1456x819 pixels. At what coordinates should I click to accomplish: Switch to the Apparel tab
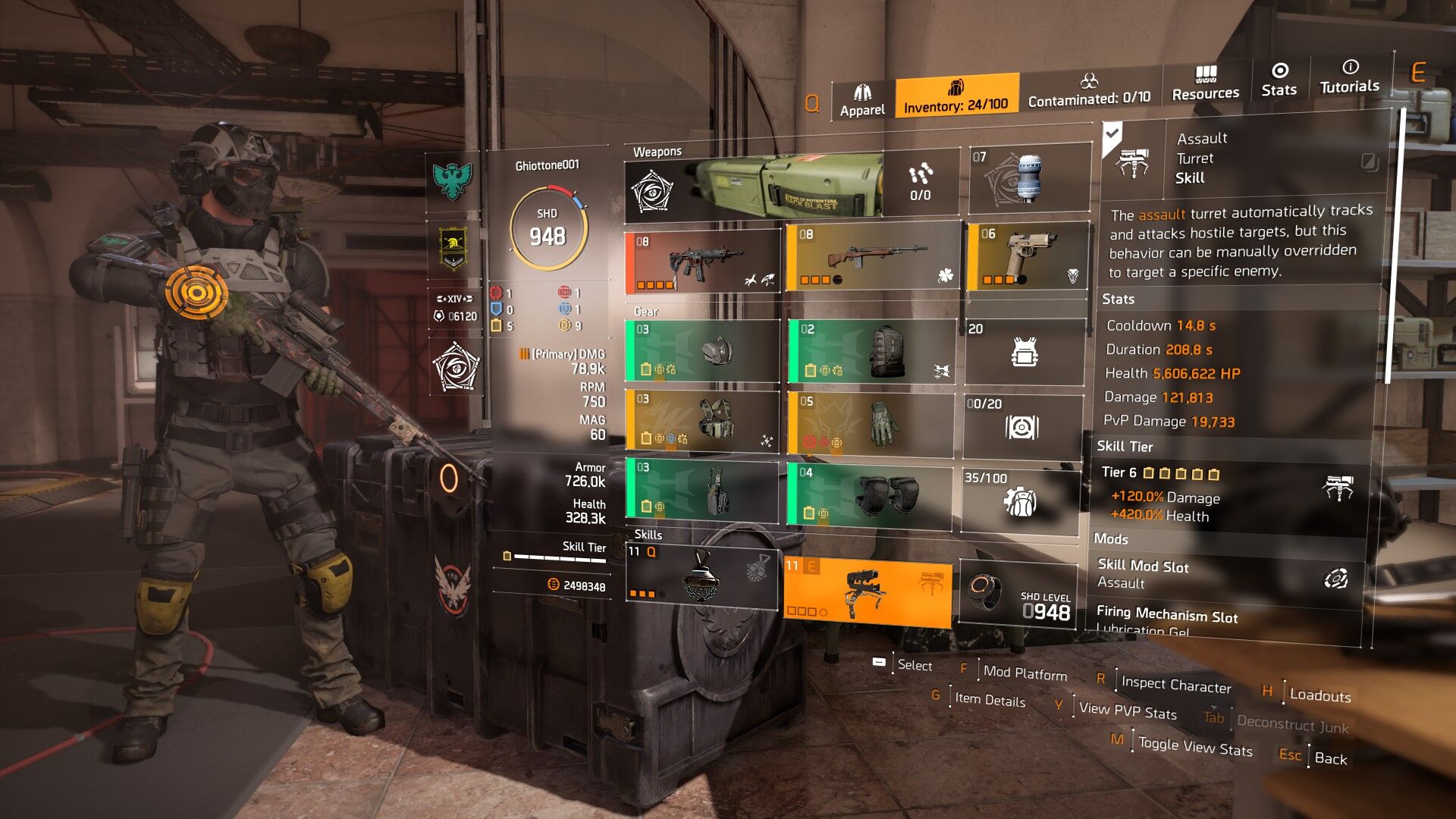pos(862,101)
